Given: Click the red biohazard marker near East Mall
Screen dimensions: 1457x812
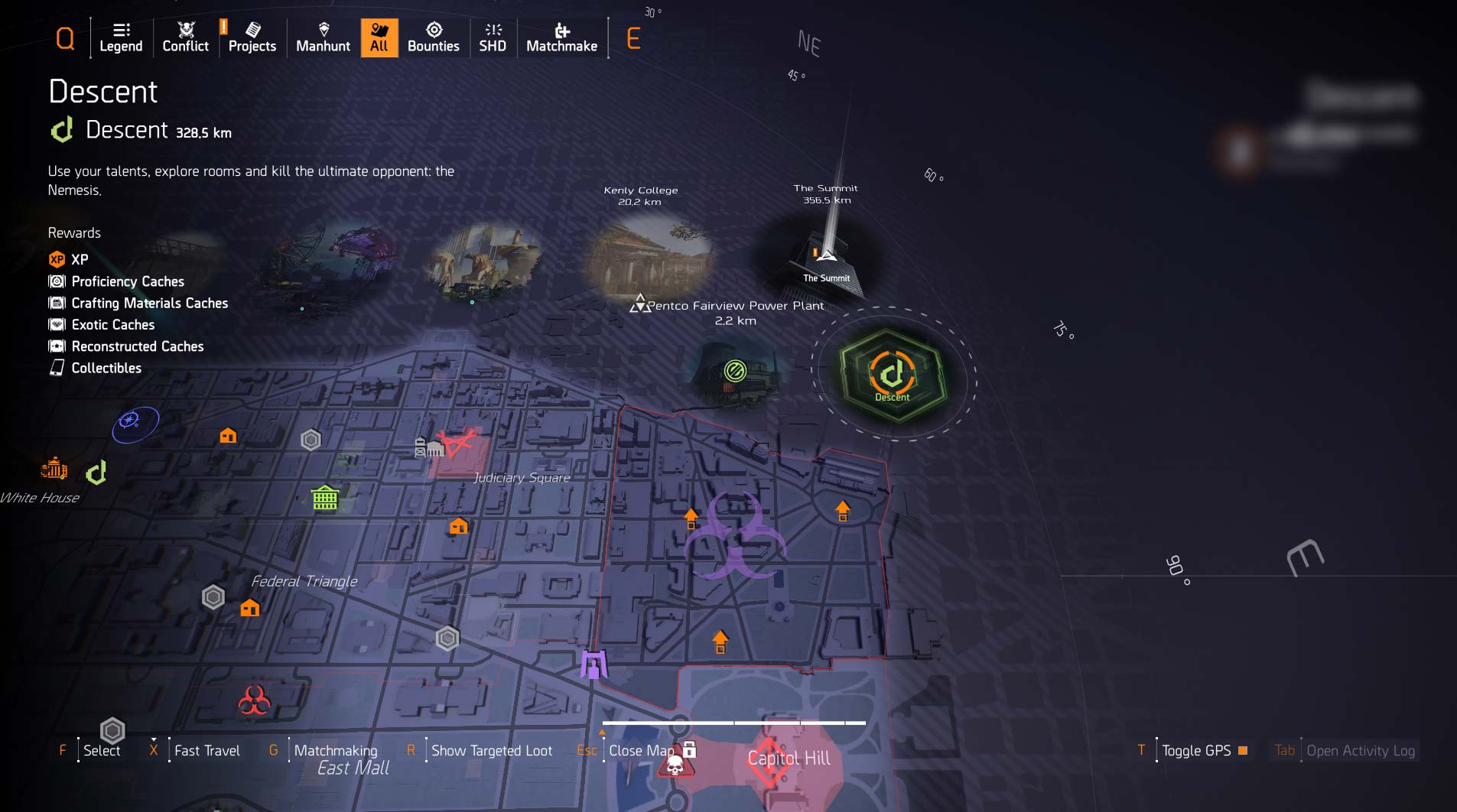Looking at the screenshot, I should (x=254, y=700).
